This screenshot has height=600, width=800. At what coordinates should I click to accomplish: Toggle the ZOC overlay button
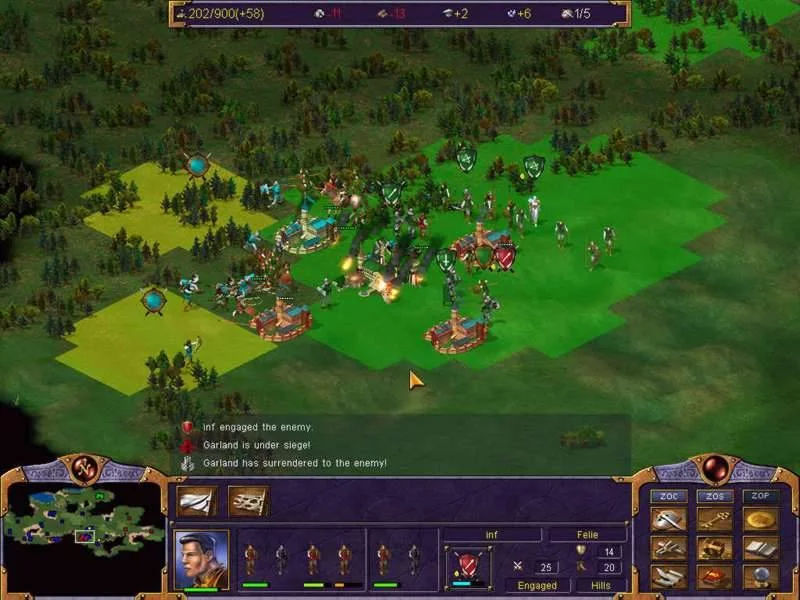(x=668, y=497)
